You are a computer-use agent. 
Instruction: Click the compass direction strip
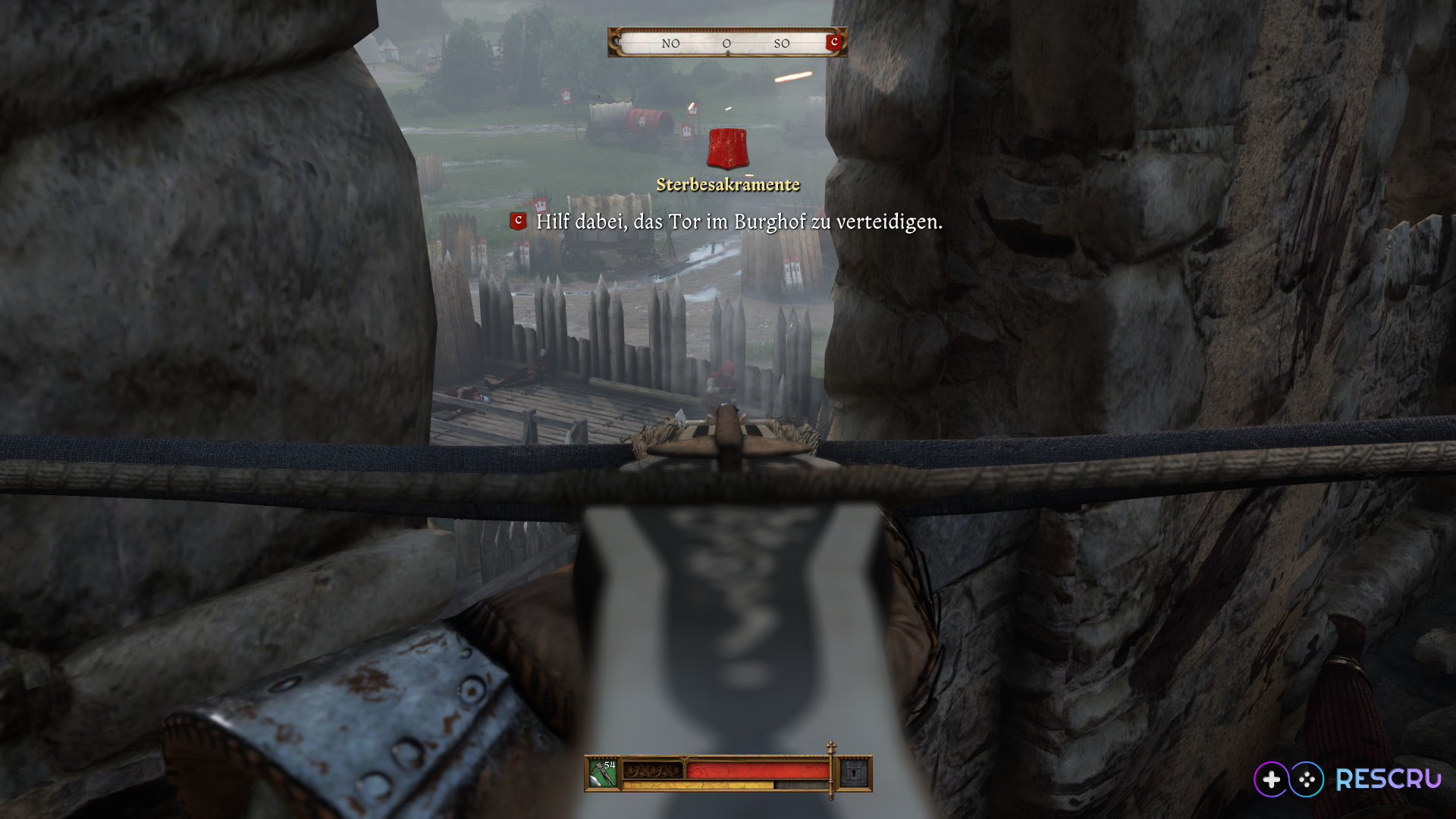(726, 43)
